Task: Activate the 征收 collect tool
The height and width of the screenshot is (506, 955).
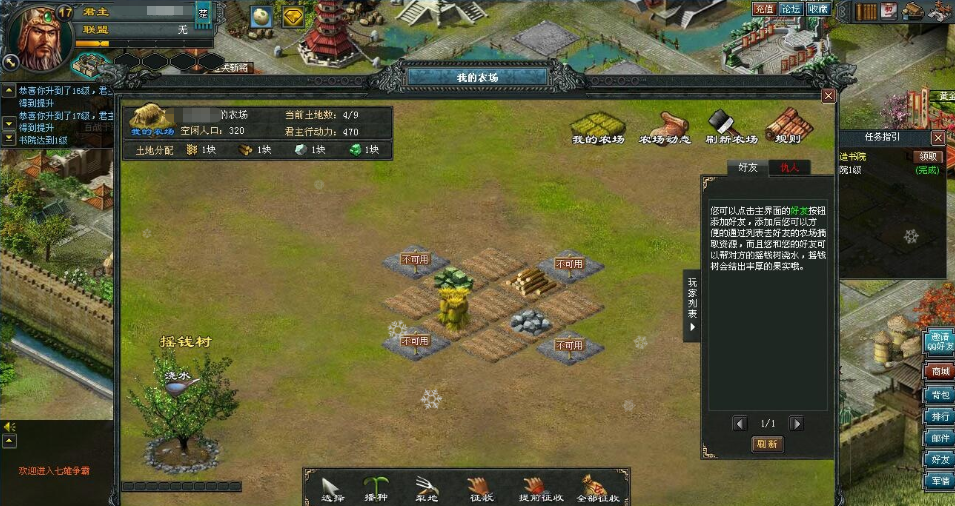Action: [480, 487]
